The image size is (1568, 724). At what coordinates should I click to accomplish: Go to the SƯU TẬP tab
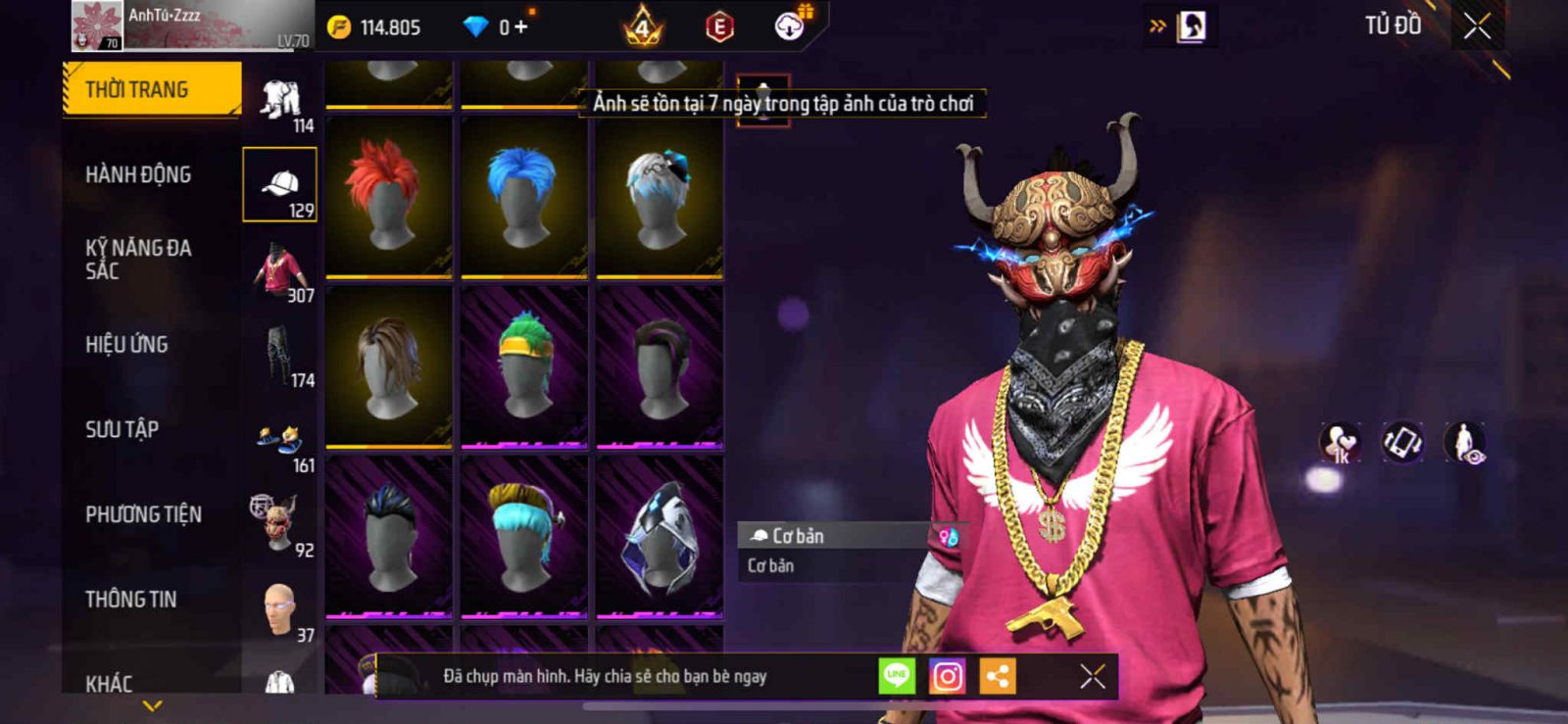coord(122,429)
